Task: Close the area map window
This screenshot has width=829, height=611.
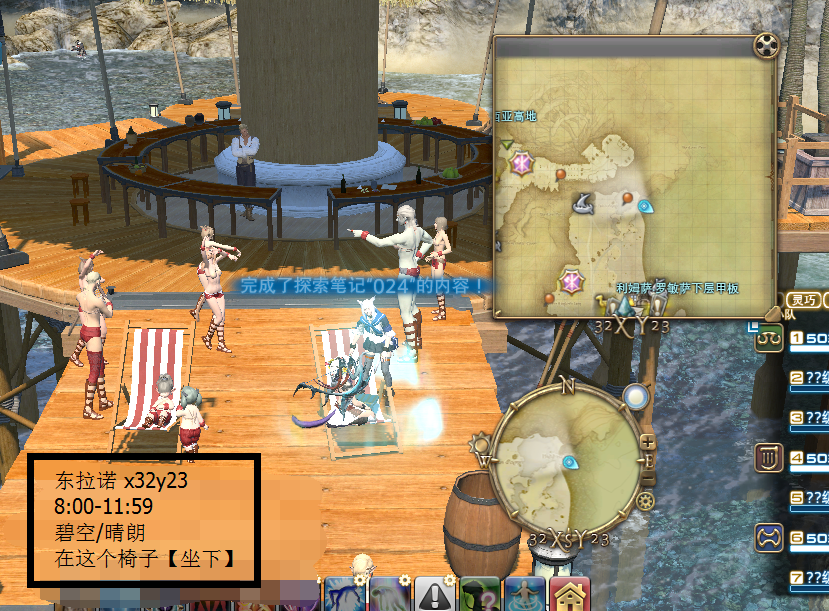Action: [x=766, y=45]
